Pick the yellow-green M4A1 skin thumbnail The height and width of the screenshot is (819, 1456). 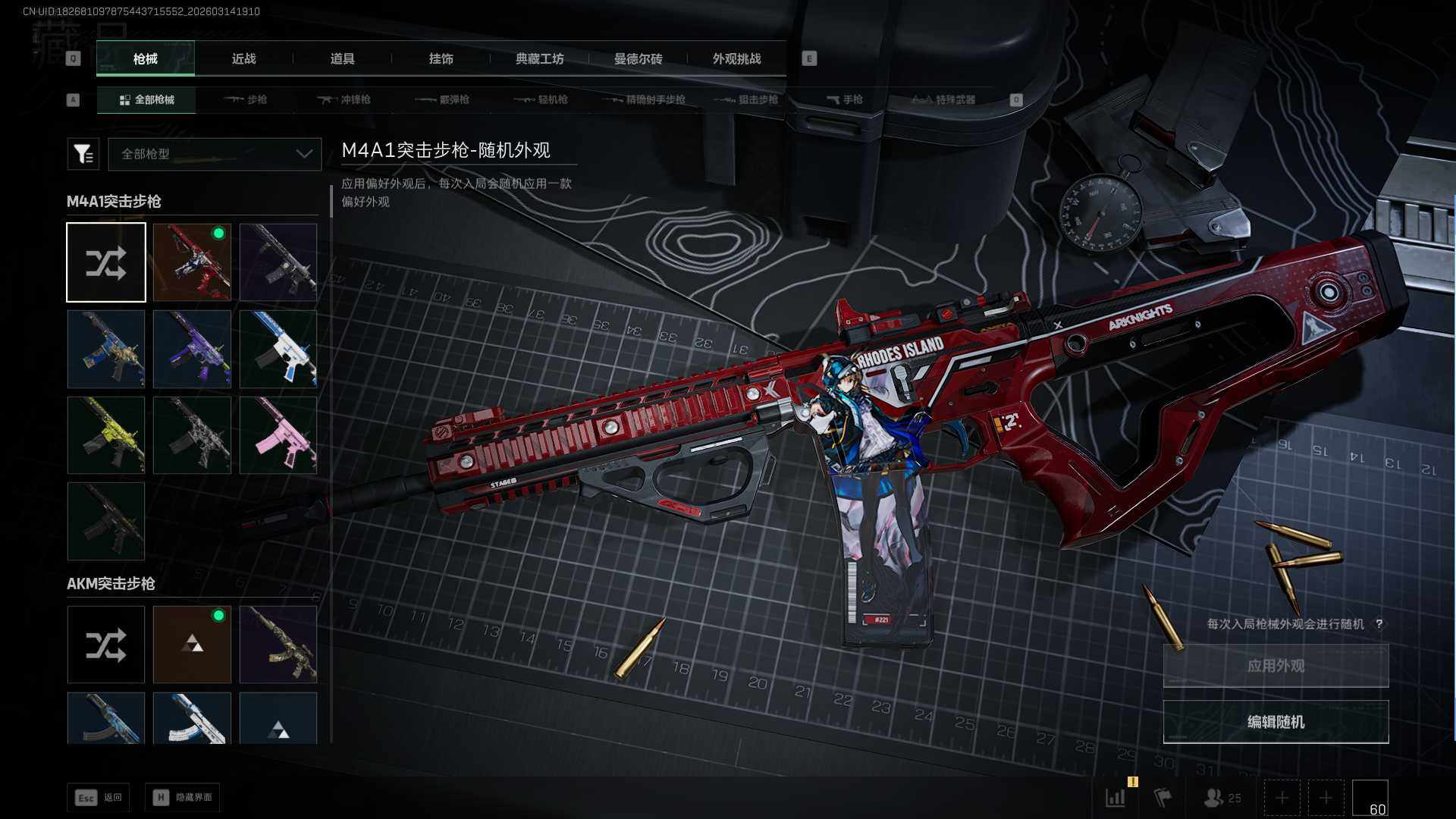[x=106, y=435]
